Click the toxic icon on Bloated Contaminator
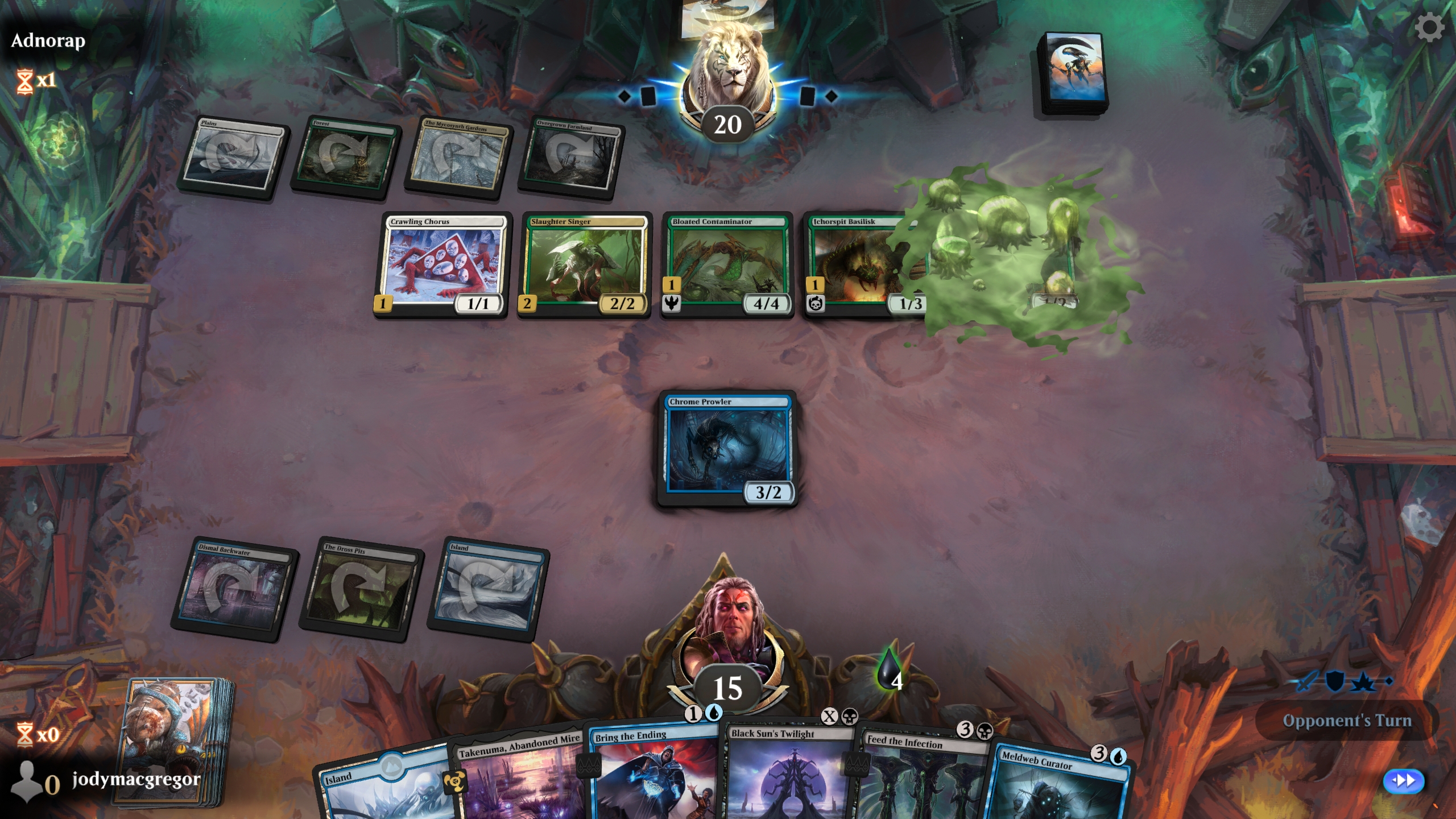The height and width of the screenshot is (819, 1456). [x=672, y=304]
